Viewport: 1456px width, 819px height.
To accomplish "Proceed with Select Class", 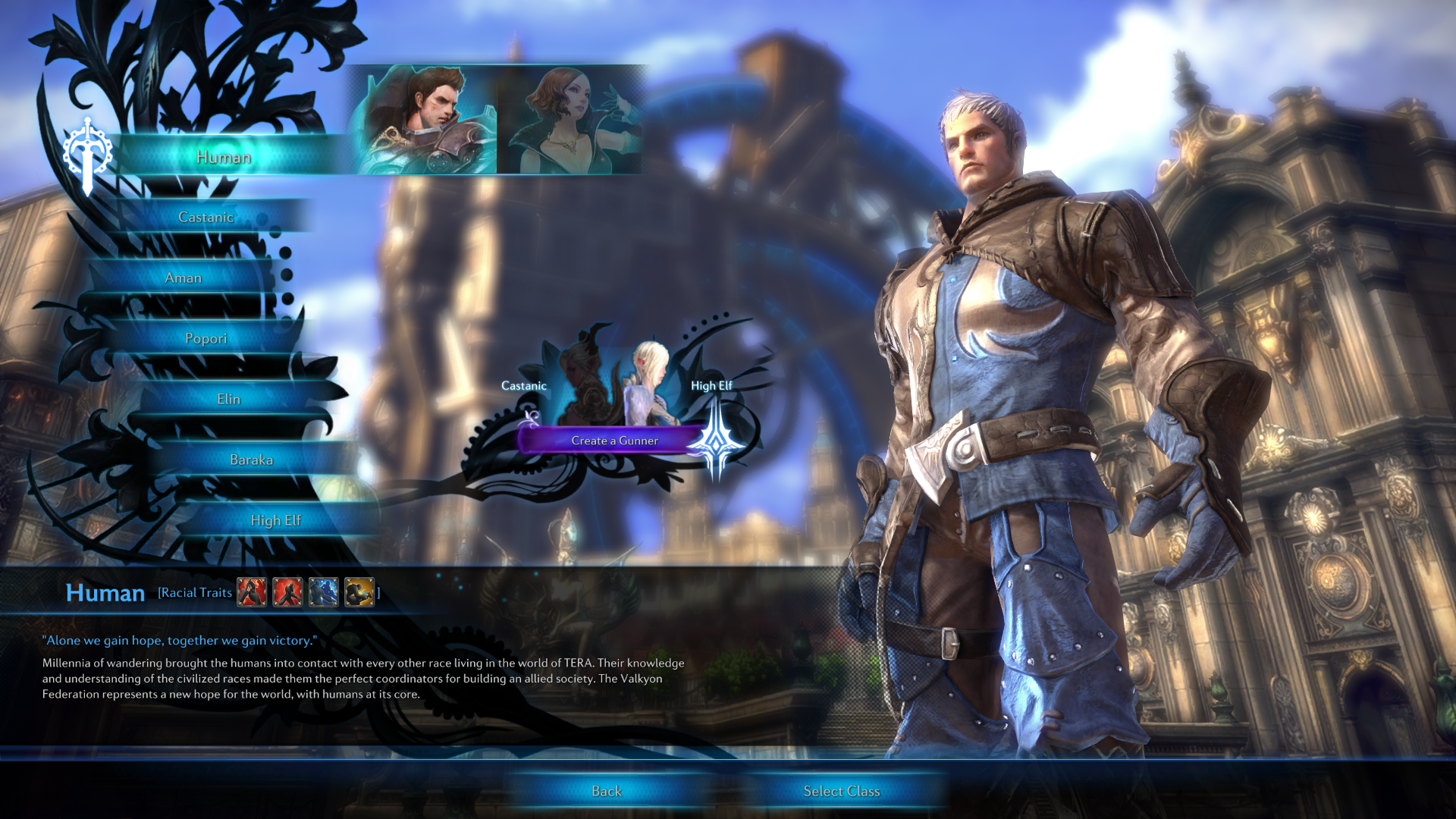I will tap(841, 791).
